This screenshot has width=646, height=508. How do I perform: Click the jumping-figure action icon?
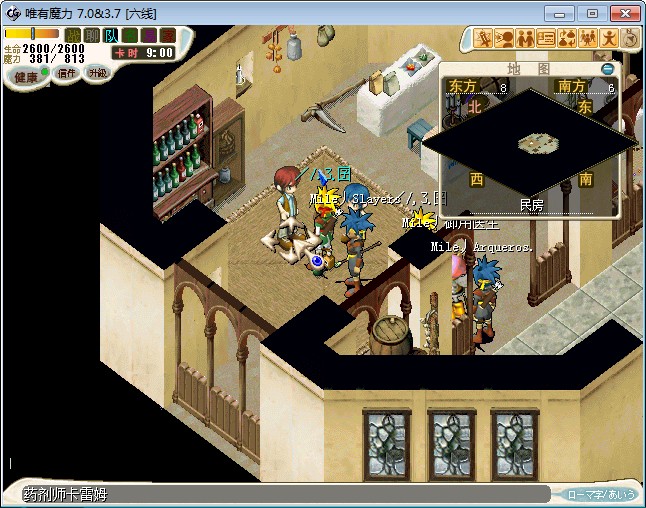(x=609, y=39)
